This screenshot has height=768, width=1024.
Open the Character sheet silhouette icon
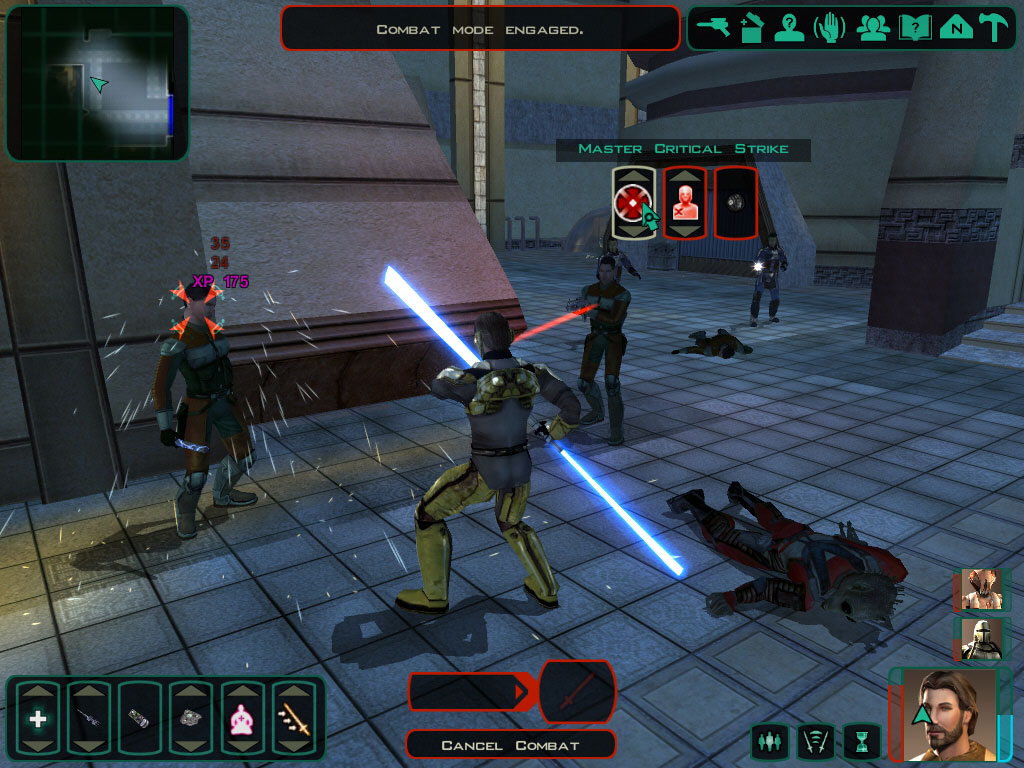tap(790, 27)
